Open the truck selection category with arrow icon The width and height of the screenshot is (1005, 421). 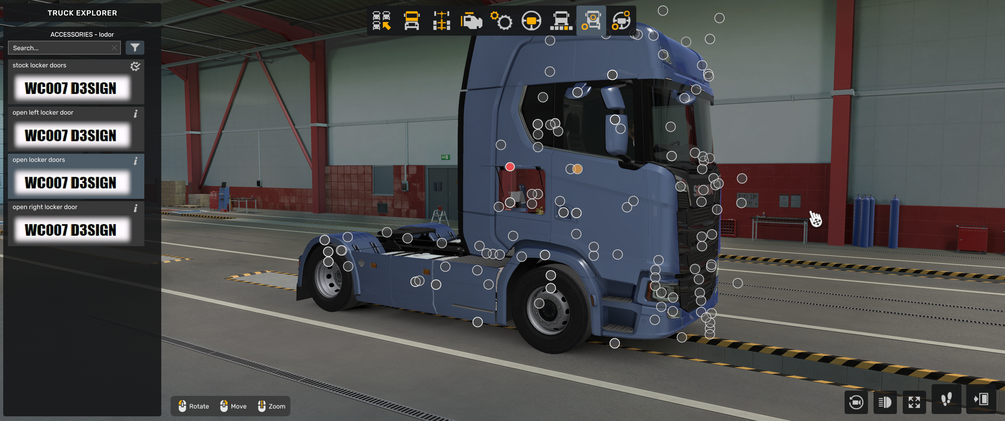[x=381, y=21]
